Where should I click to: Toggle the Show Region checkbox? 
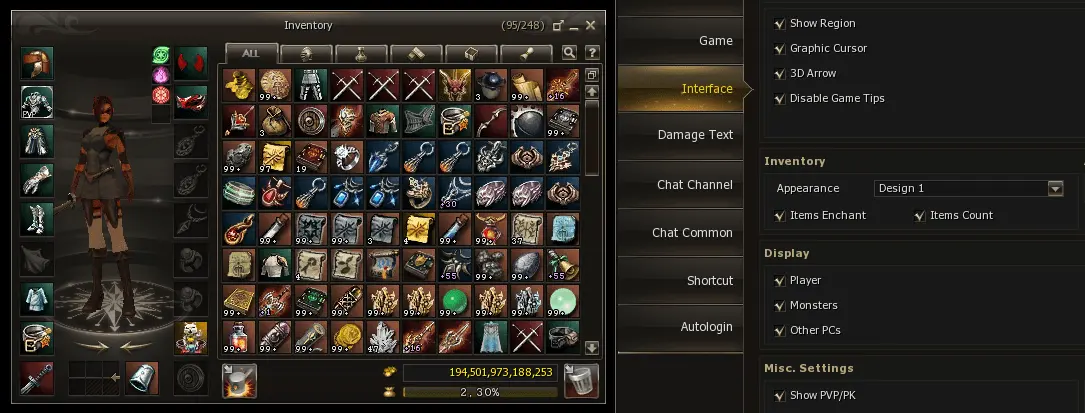(780, 23)
